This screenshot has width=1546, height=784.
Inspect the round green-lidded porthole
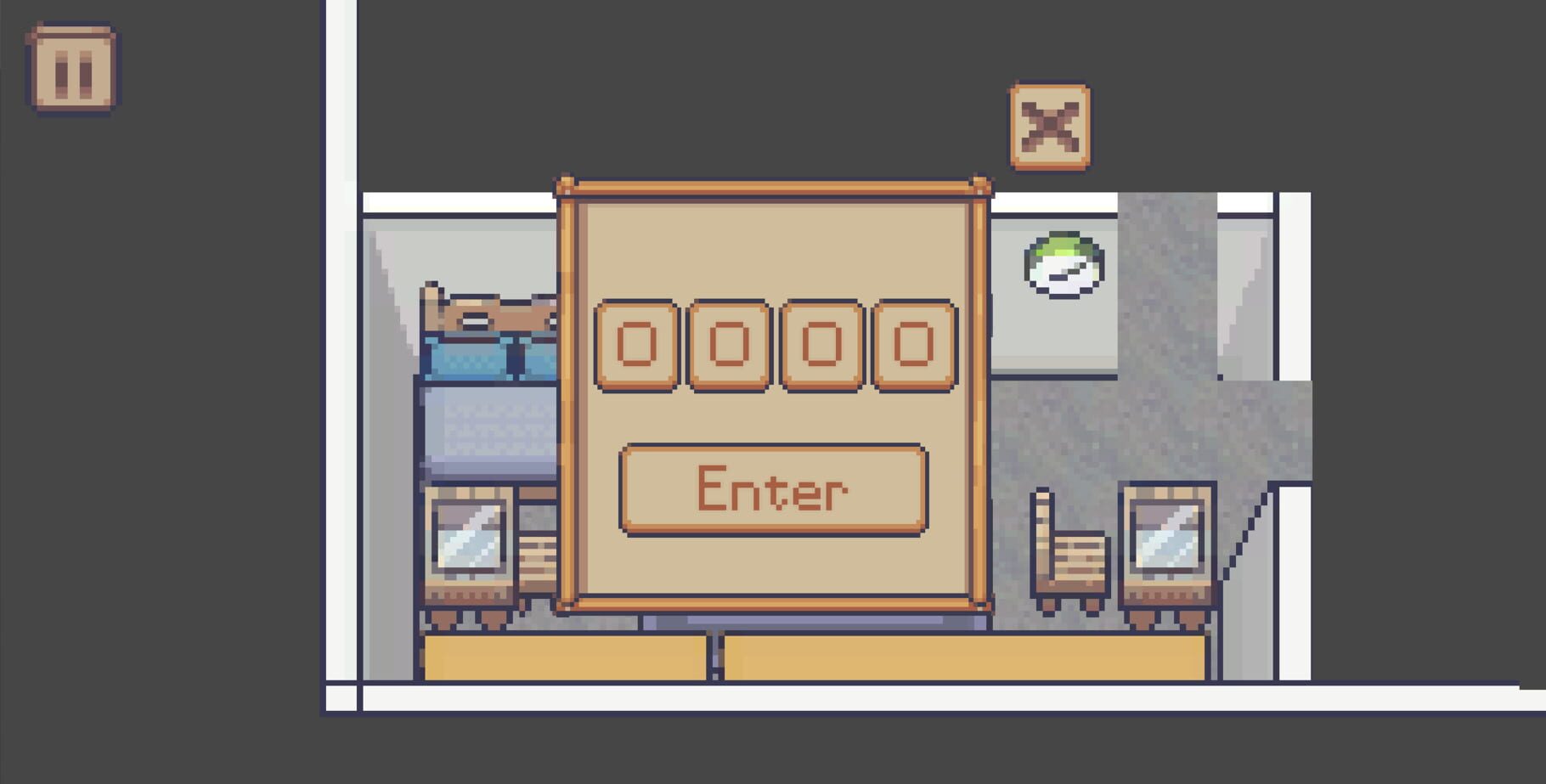coord(1060,263)
